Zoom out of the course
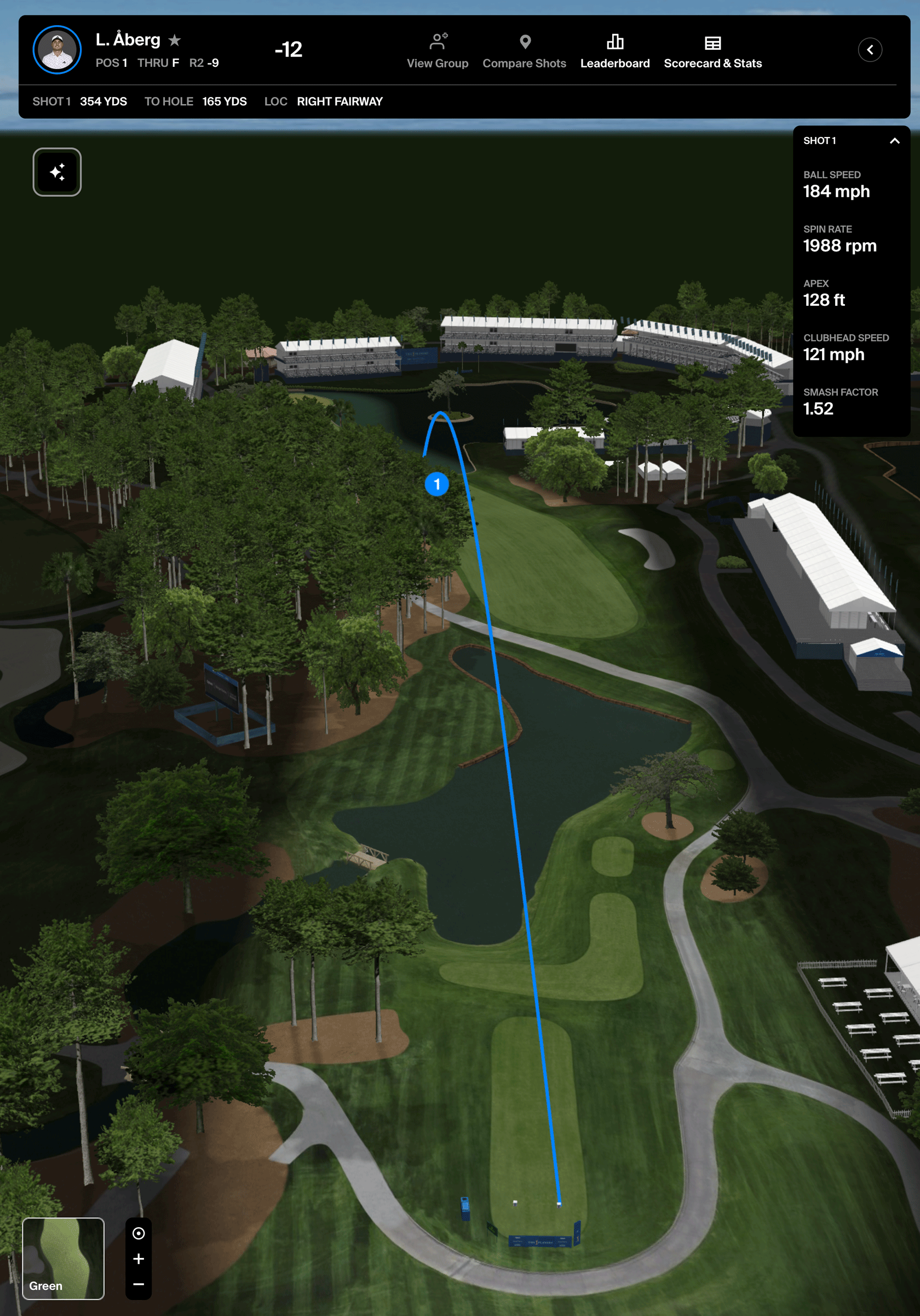The width and height of the screenshot is (920, 1316). point(139,1284)
